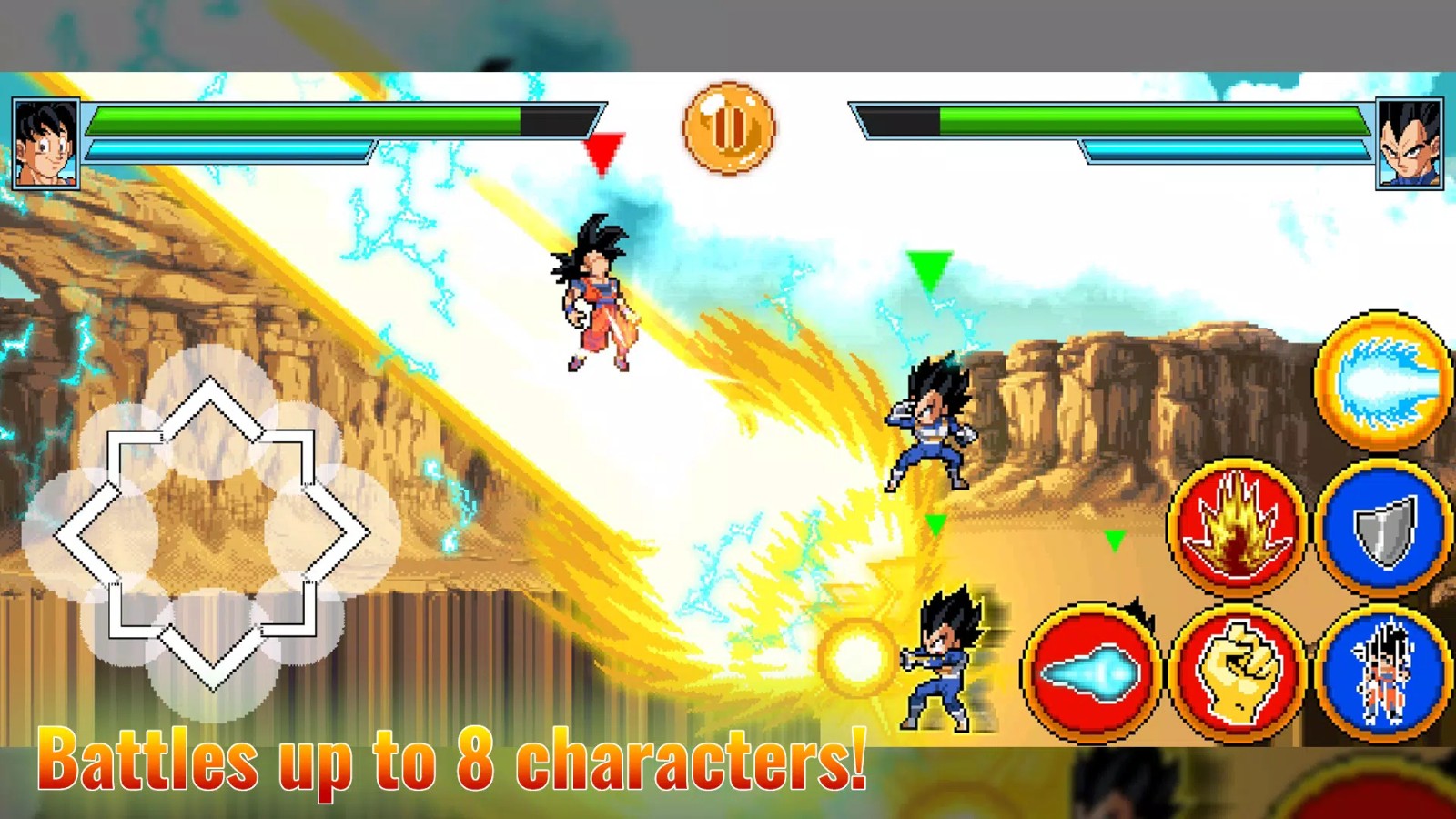Pause the game with the orange button
Image resolution: width=1456 pixels, height=819 pixels.
pos(728,127)
